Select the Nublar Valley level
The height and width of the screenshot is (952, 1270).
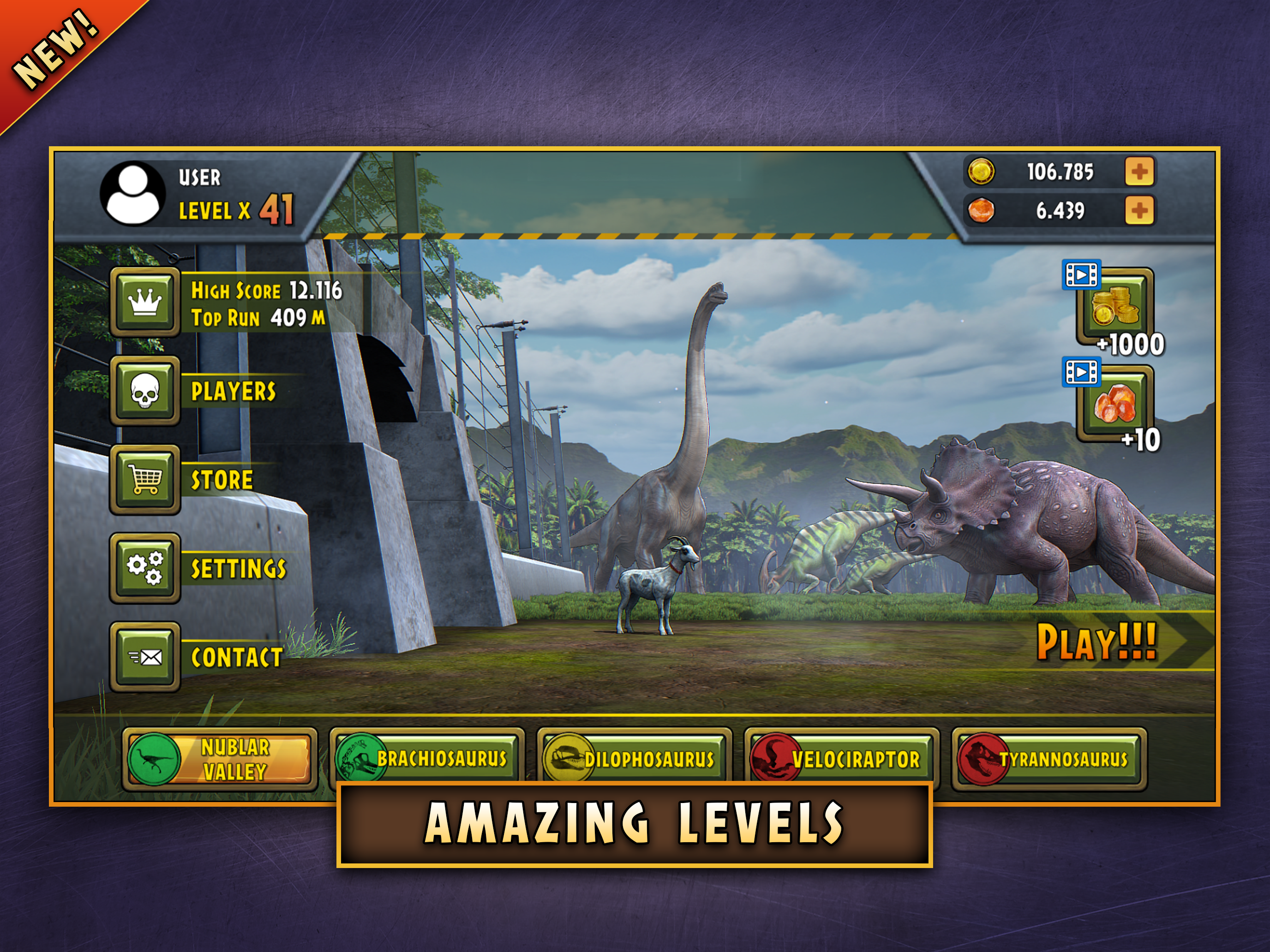tap(220, 759)
